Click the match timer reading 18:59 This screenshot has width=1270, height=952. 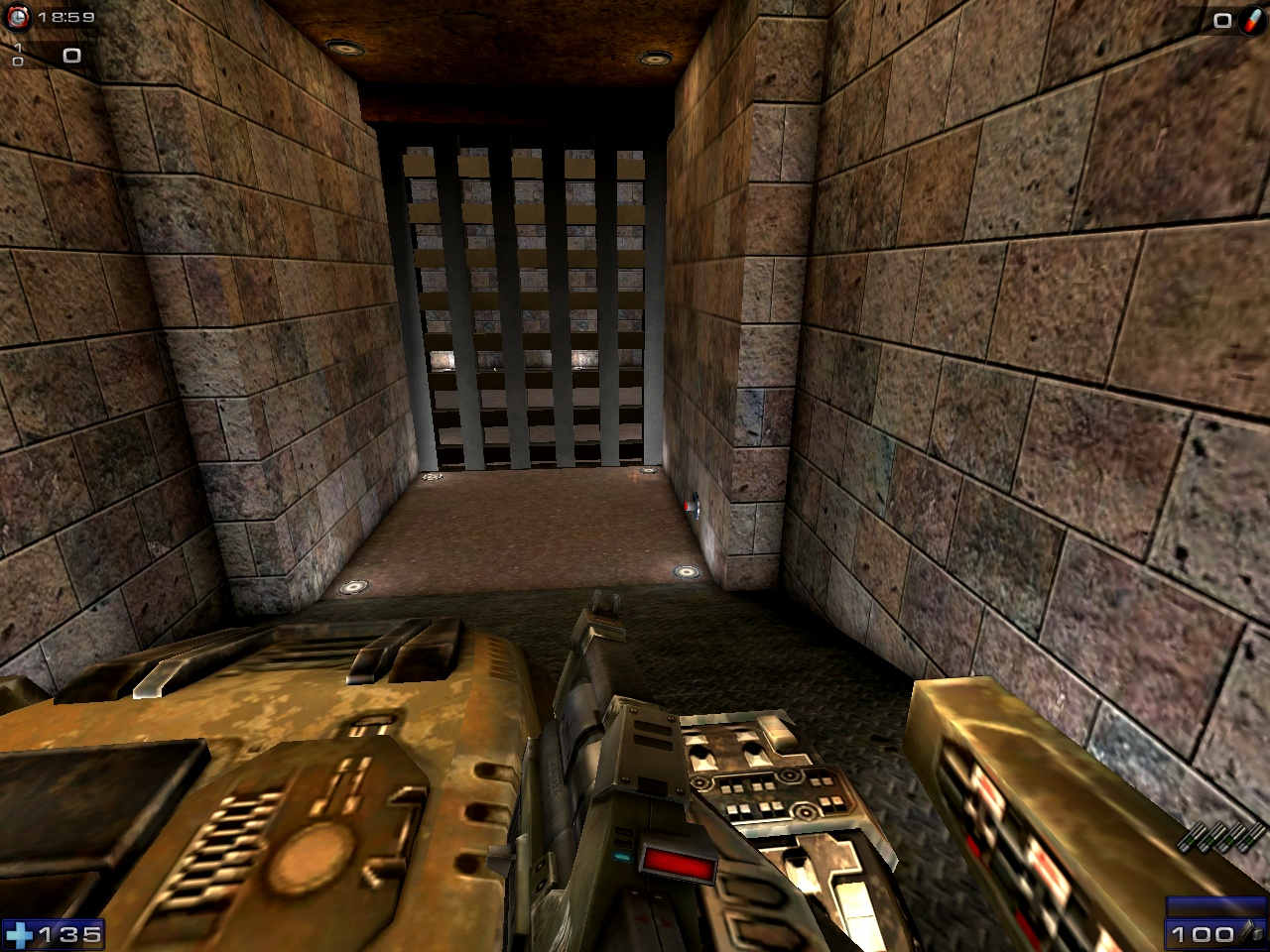point(64,16)
